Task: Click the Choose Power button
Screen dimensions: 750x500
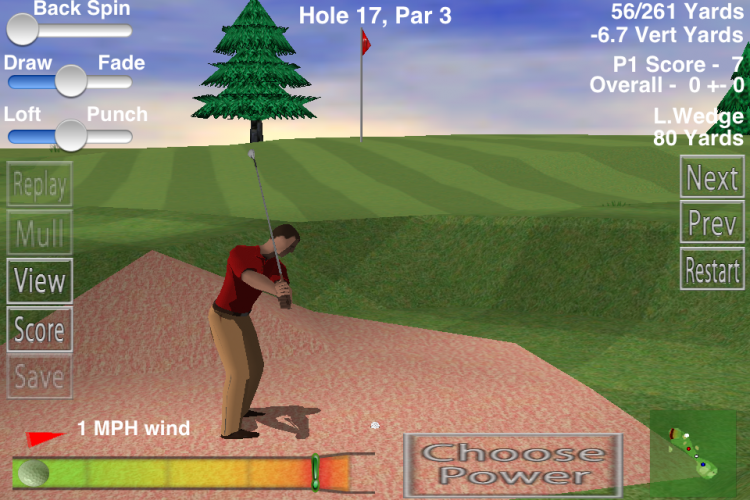Action: point(512,464)
